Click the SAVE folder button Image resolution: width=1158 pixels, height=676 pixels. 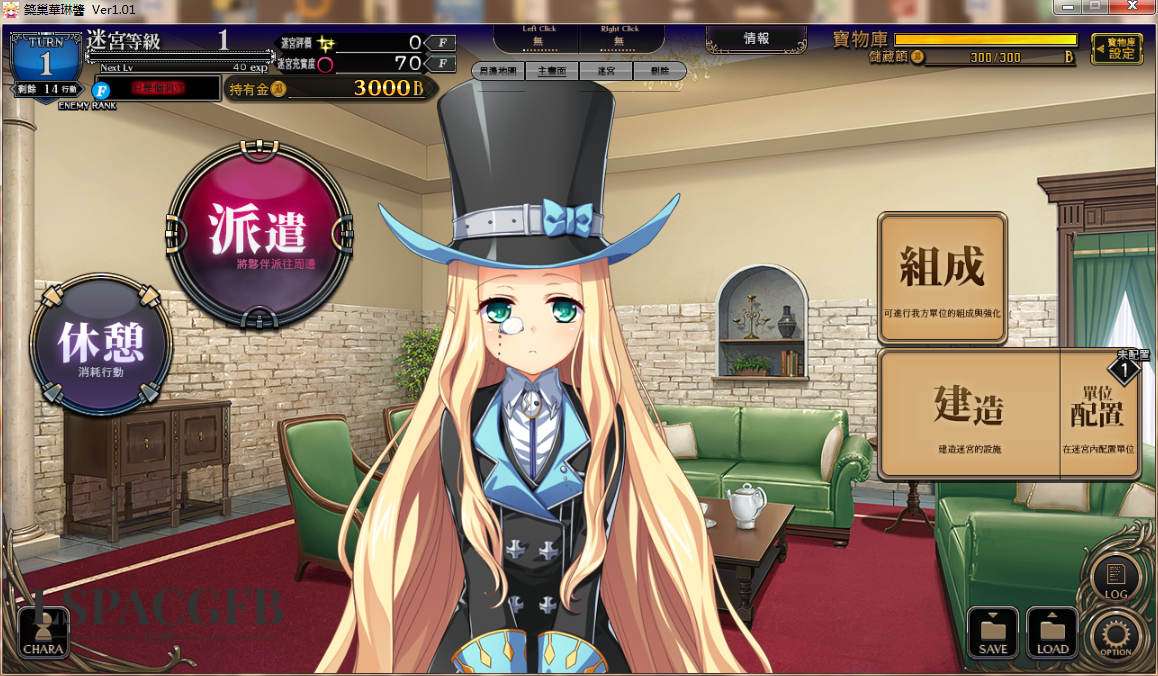(x=992, y=633)
